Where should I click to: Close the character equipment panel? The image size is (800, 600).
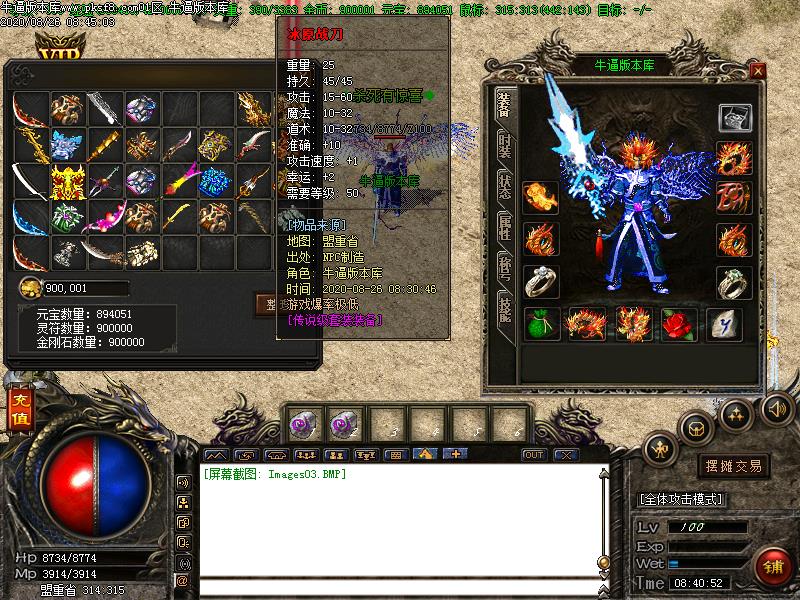click(x=758, y=71)
